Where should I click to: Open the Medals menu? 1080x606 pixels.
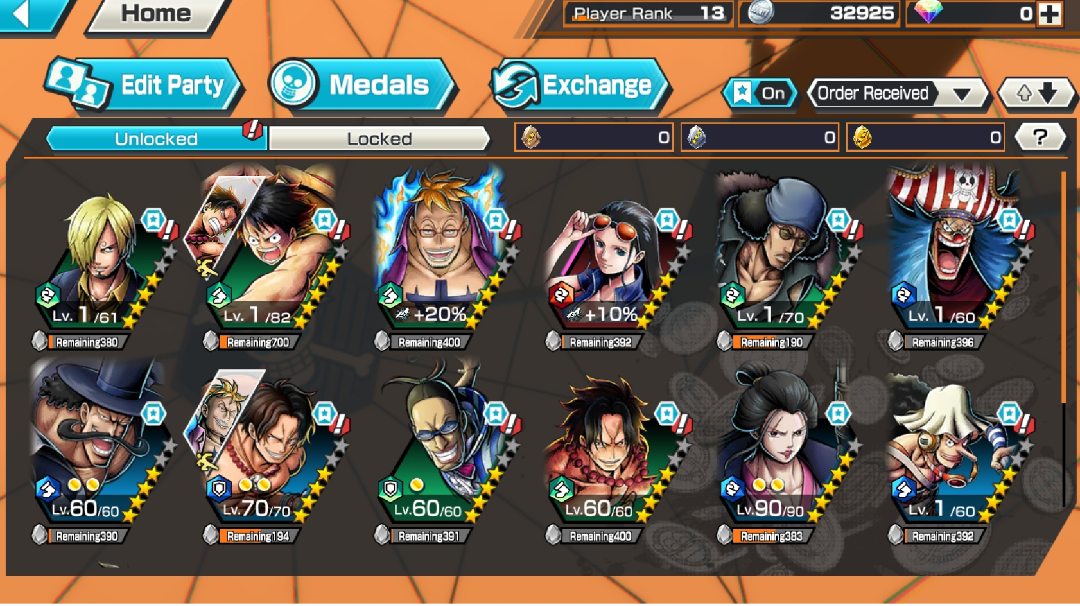point(362,86)
